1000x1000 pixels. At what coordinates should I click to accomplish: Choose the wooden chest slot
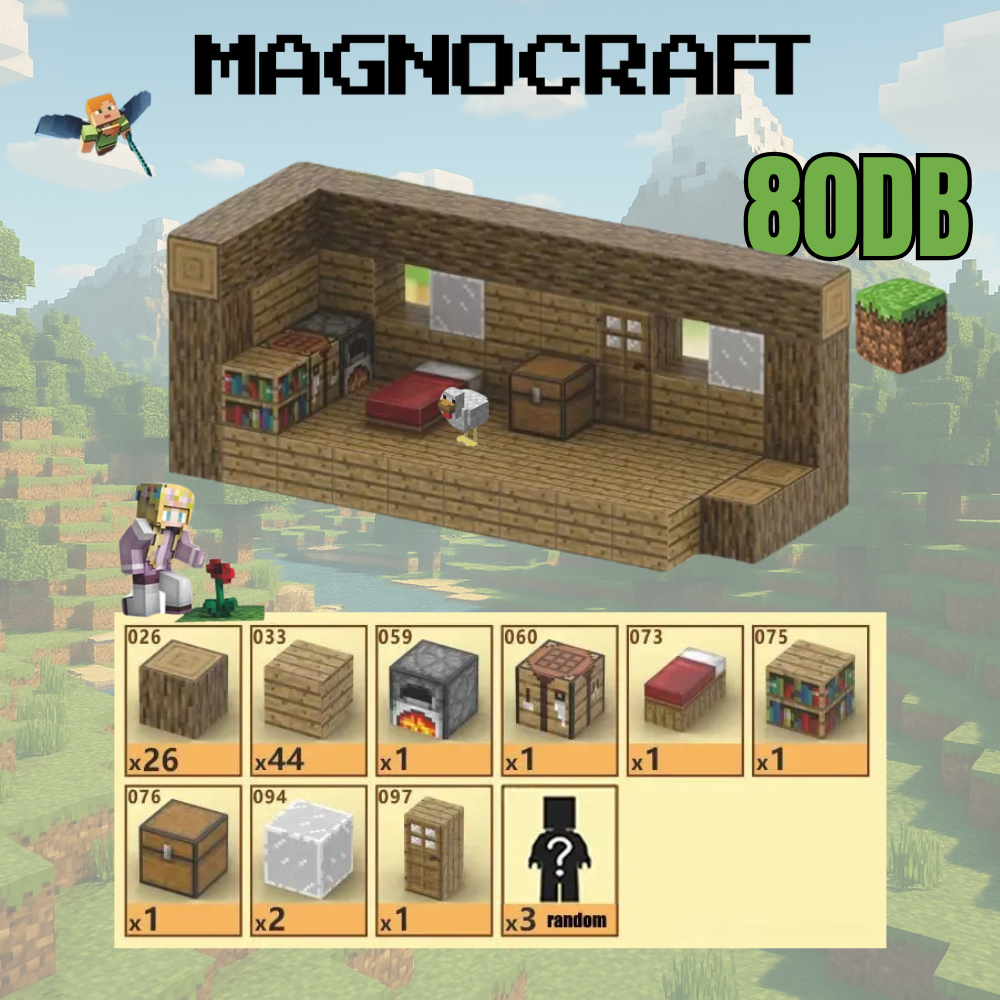[x=183, y=860]
